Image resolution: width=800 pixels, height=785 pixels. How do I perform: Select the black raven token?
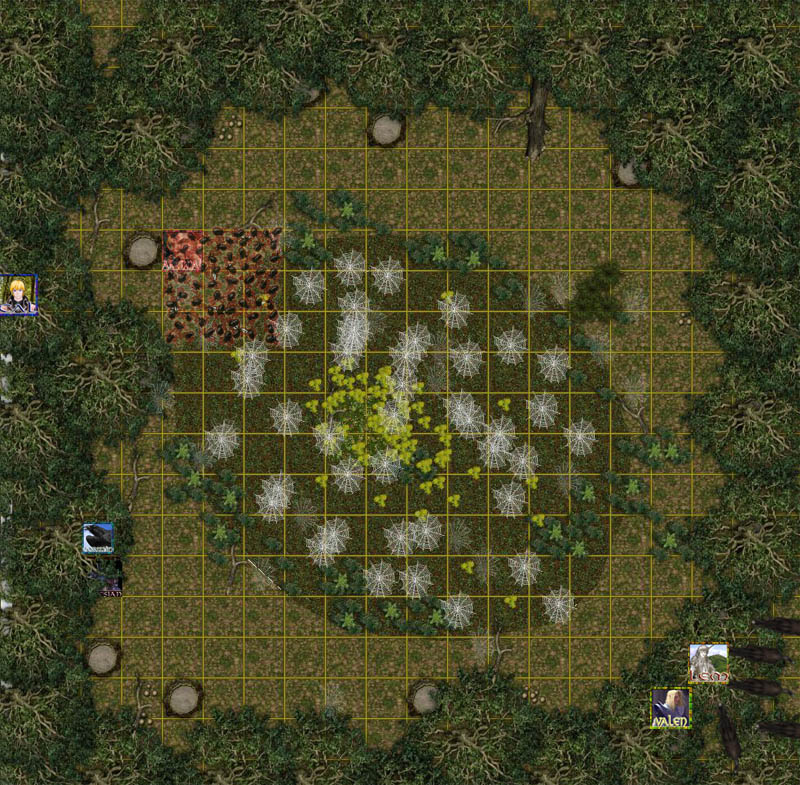point(98,538)
